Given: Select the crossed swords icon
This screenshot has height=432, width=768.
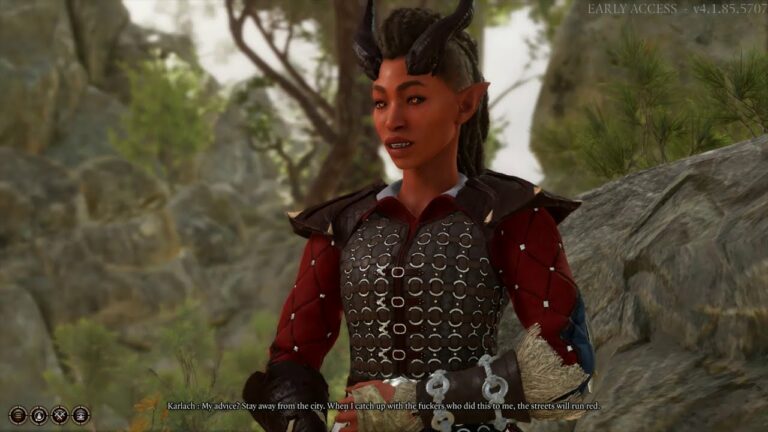Looking at the screenshot, I should coord(60,415).
